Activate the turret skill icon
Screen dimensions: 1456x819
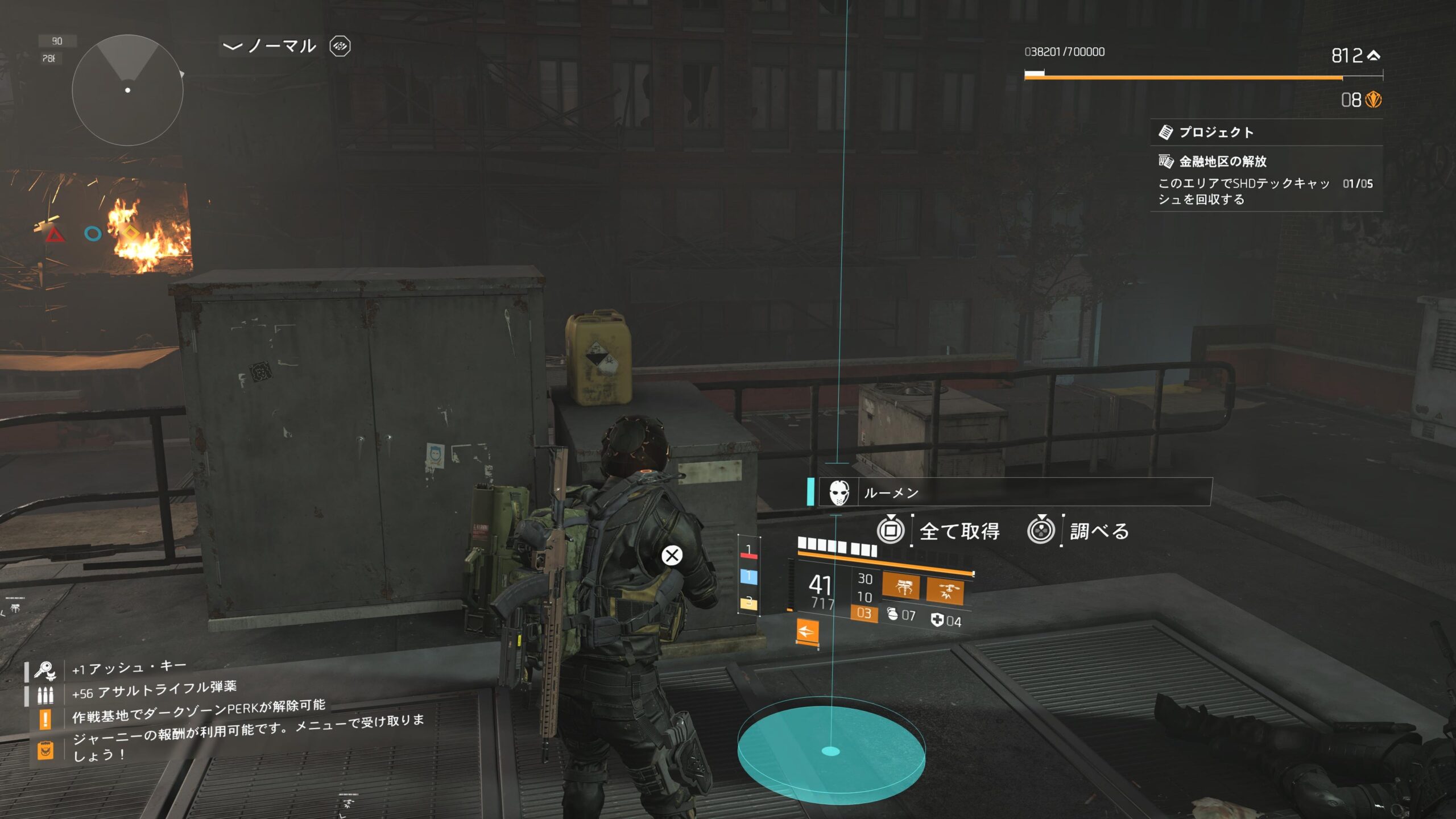tap(901, 586)
